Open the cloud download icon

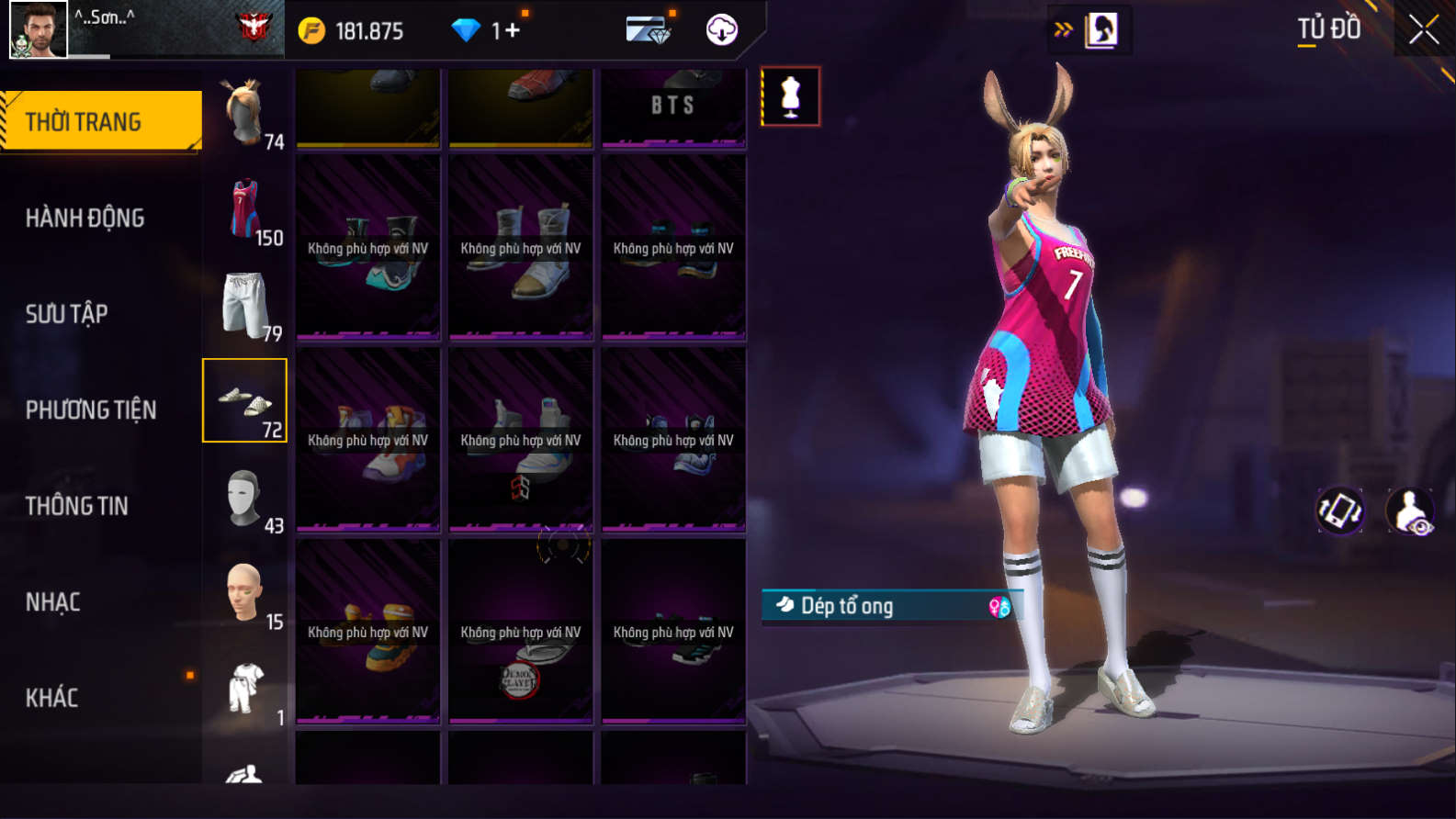click(722, 30)
